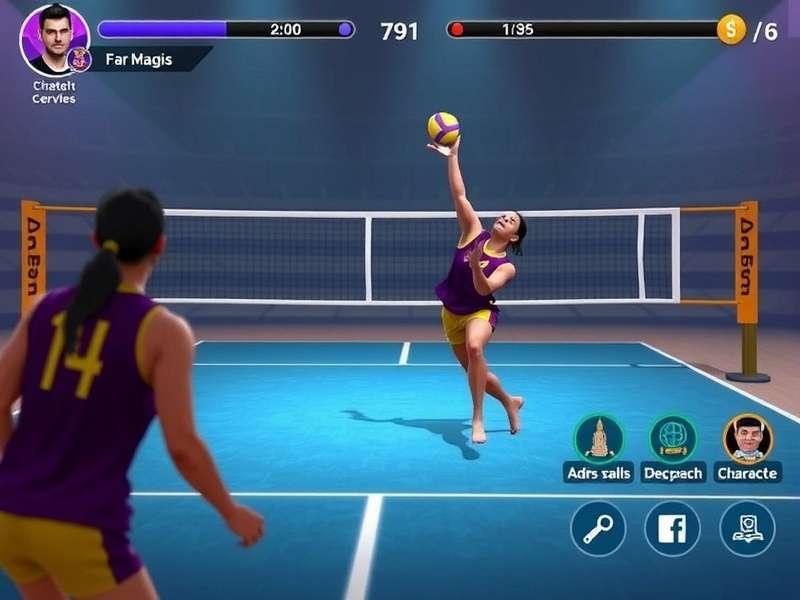Open the Facebook share button

[672, 528]
